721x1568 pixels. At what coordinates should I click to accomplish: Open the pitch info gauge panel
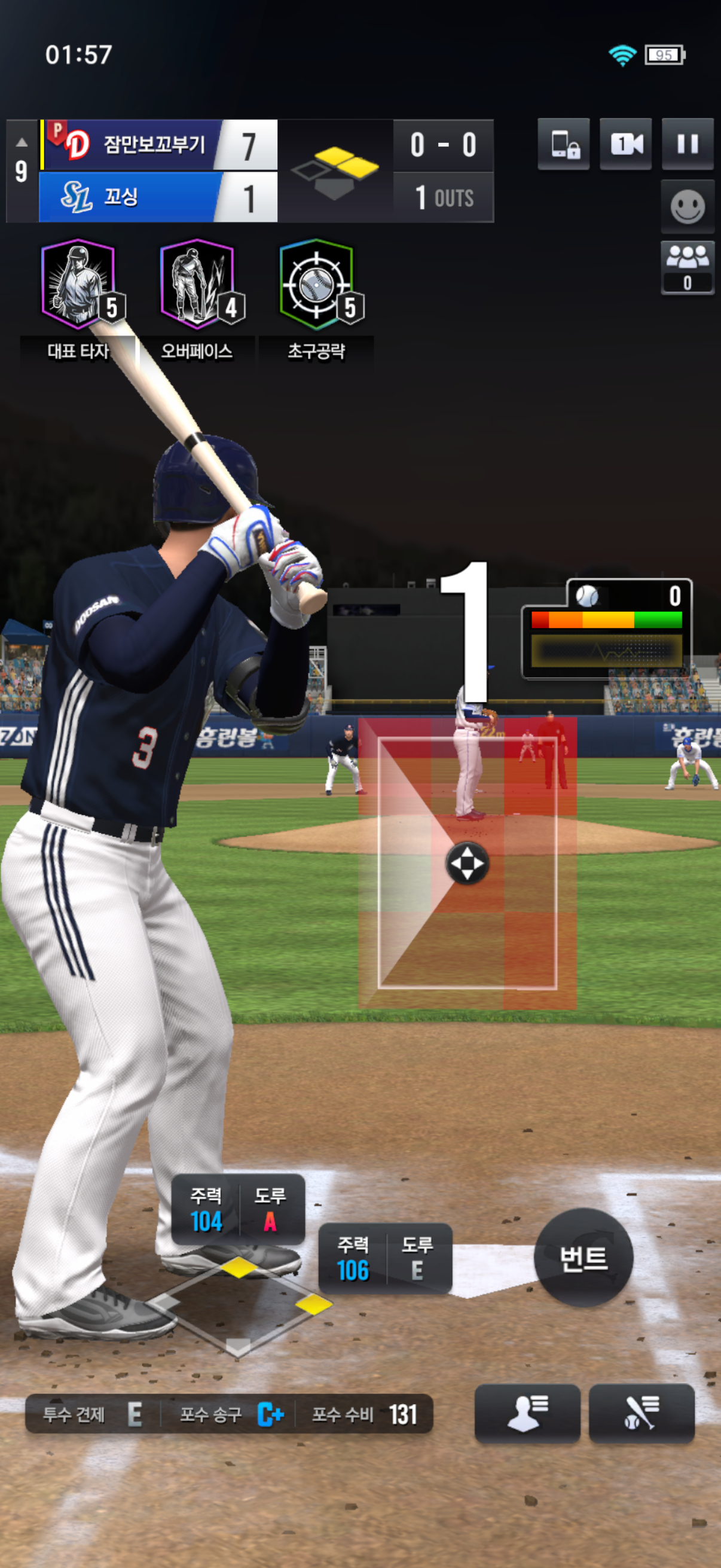(x=607, y=629)
